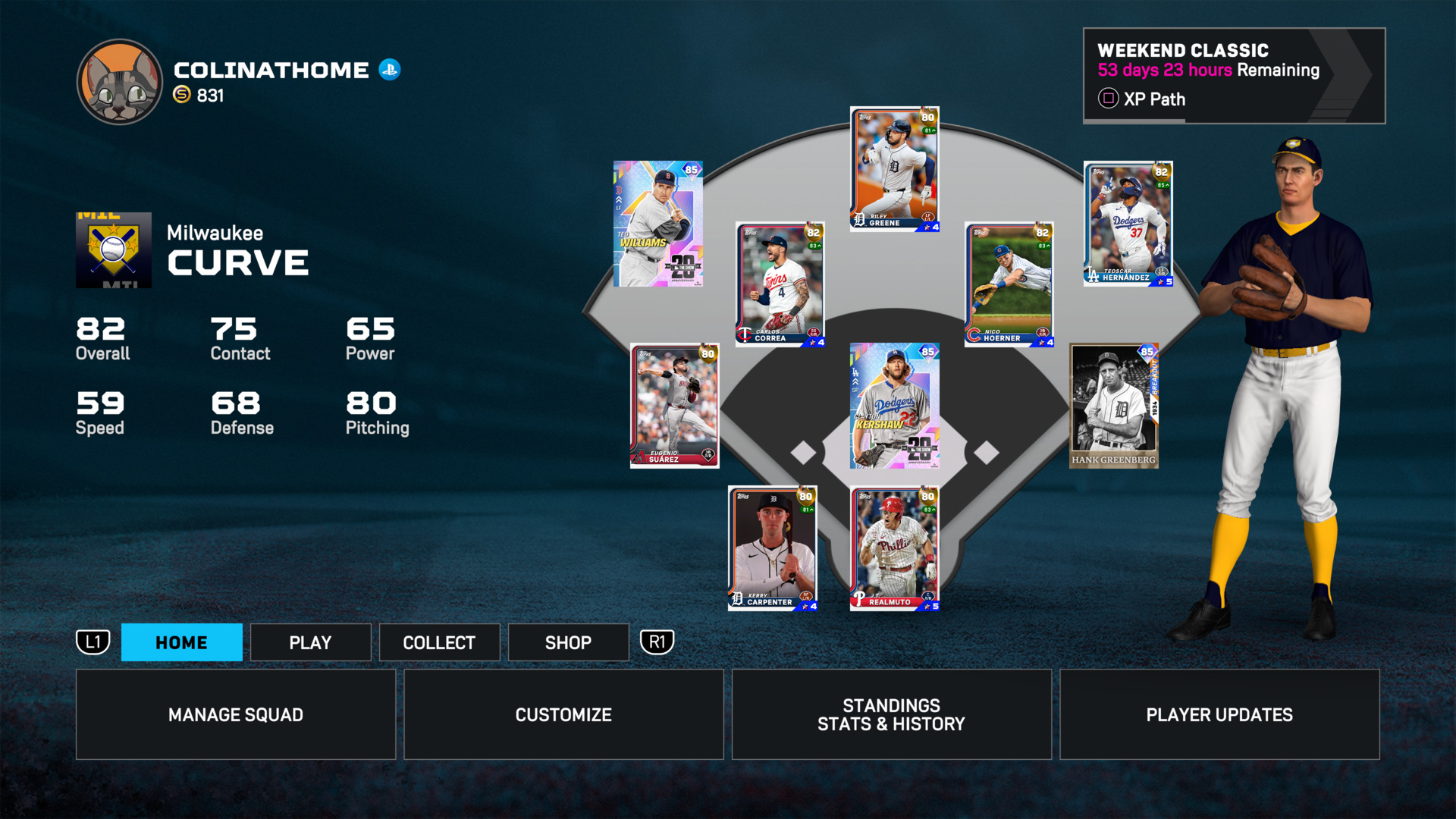Image resolution: width=1456 pixels, height=819 pixels.
Task: Select the Riley Greene card
Action: [x=895, y=168]
